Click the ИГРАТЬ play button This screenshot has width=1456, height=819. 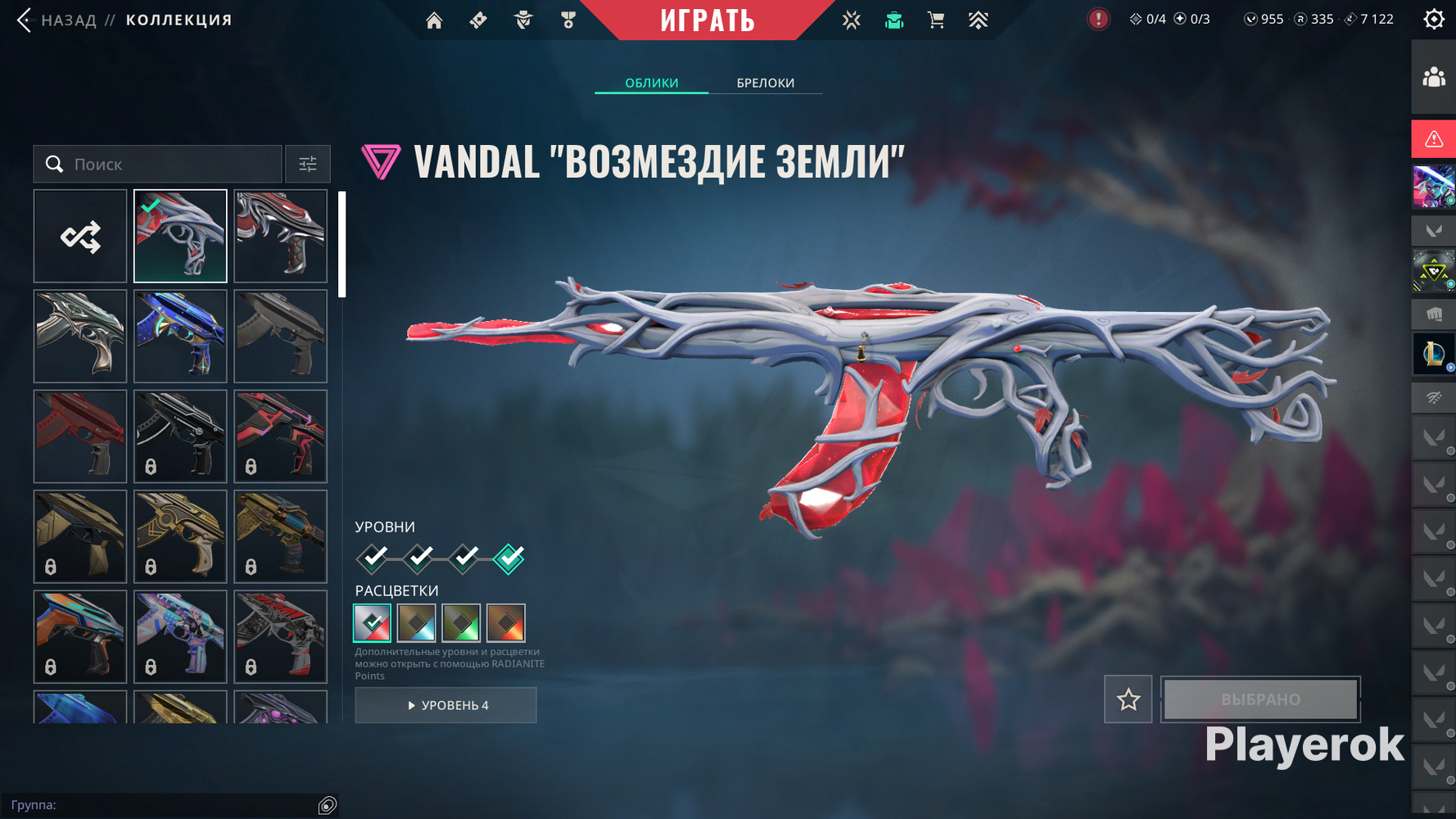pyautogui.click(x=708, y=20)
